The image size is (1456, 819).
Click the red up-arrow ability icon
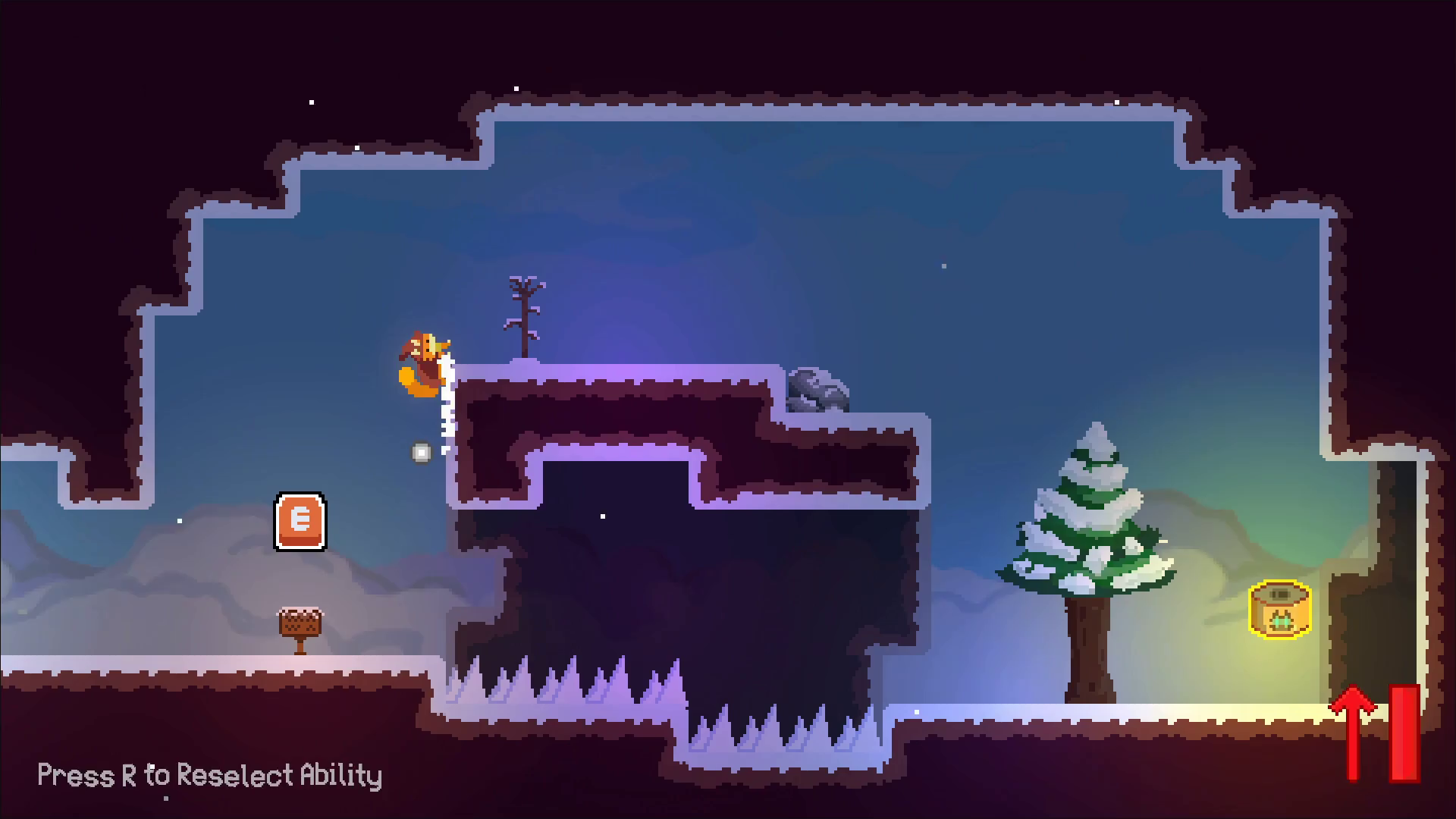[1354, 731]
